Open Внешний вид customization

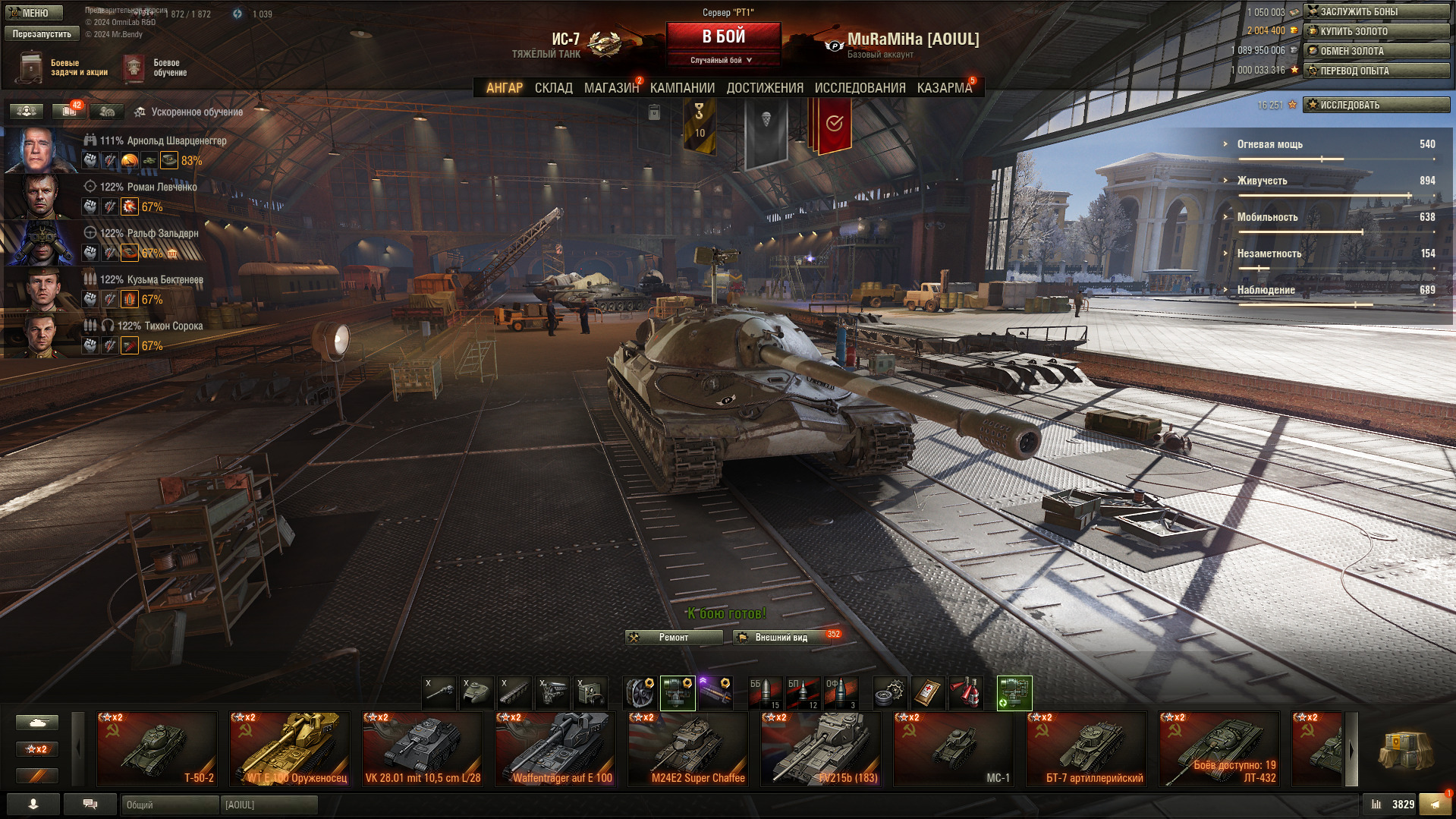(x=781, y=638)
